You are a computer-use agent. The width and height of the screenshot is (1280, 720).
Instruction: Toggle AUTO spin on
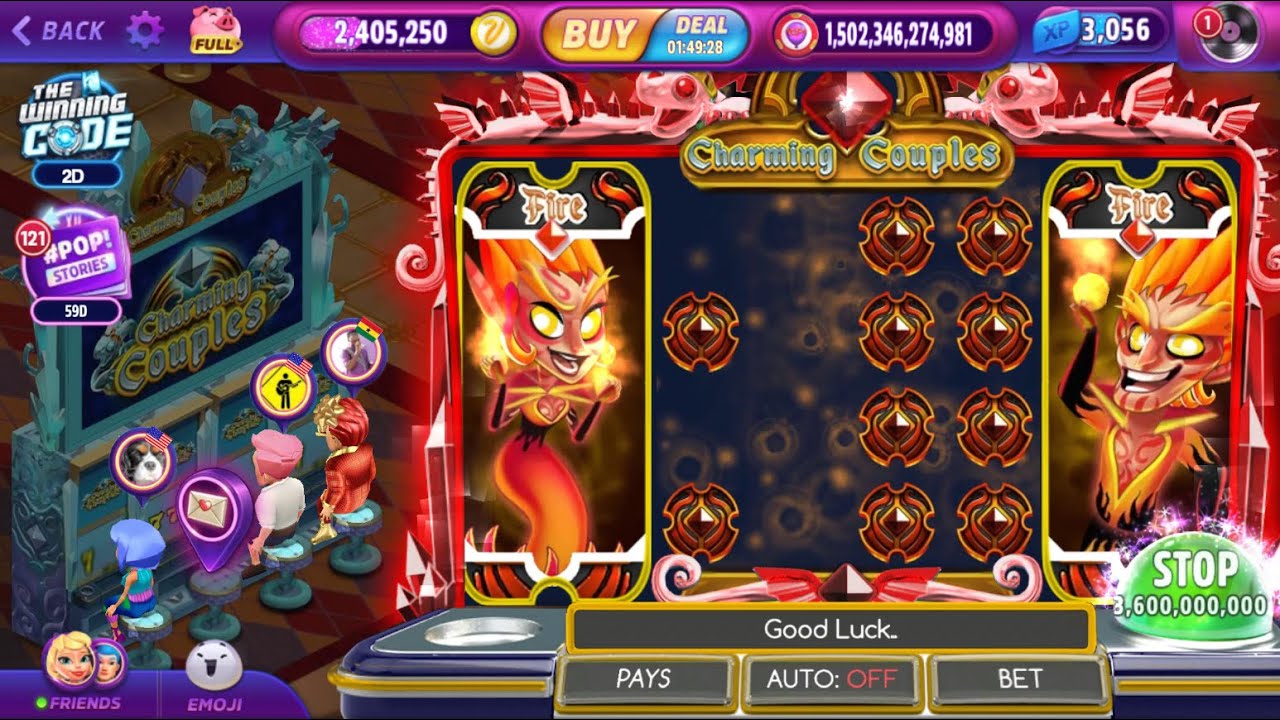coord(832,679)
